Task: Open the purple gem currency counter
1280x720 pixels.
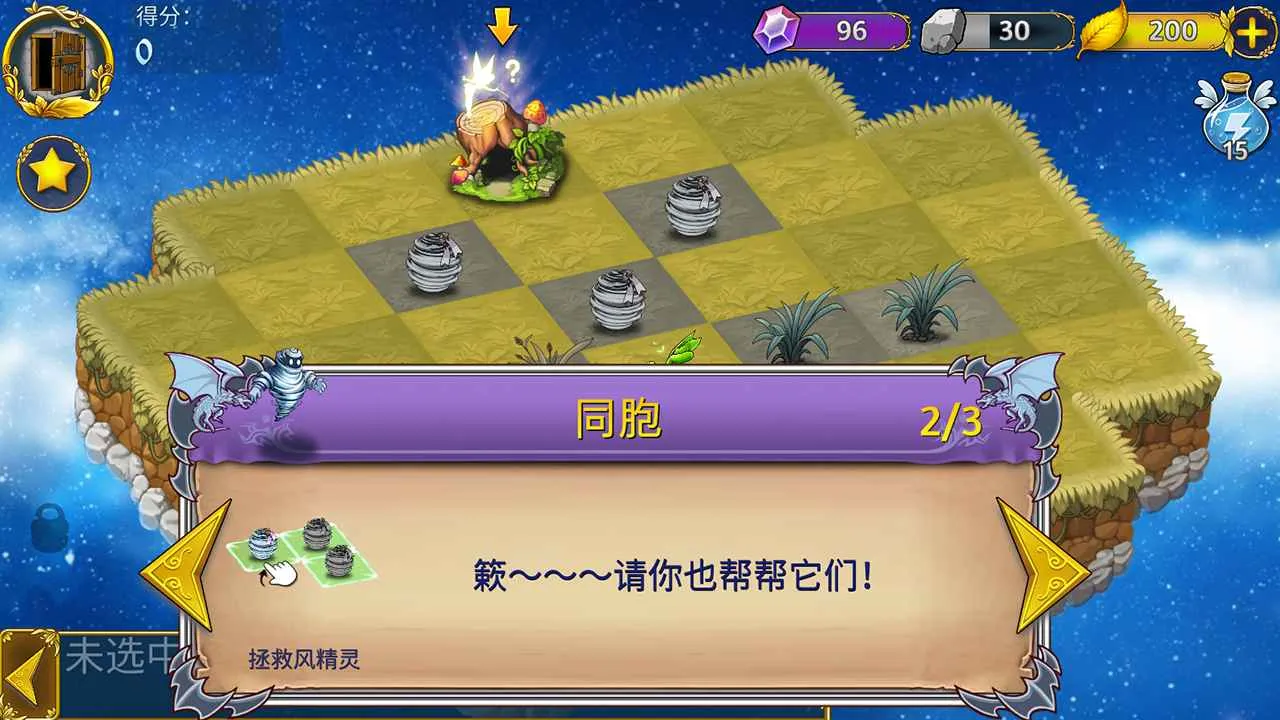Action: [x=832, y=31]
